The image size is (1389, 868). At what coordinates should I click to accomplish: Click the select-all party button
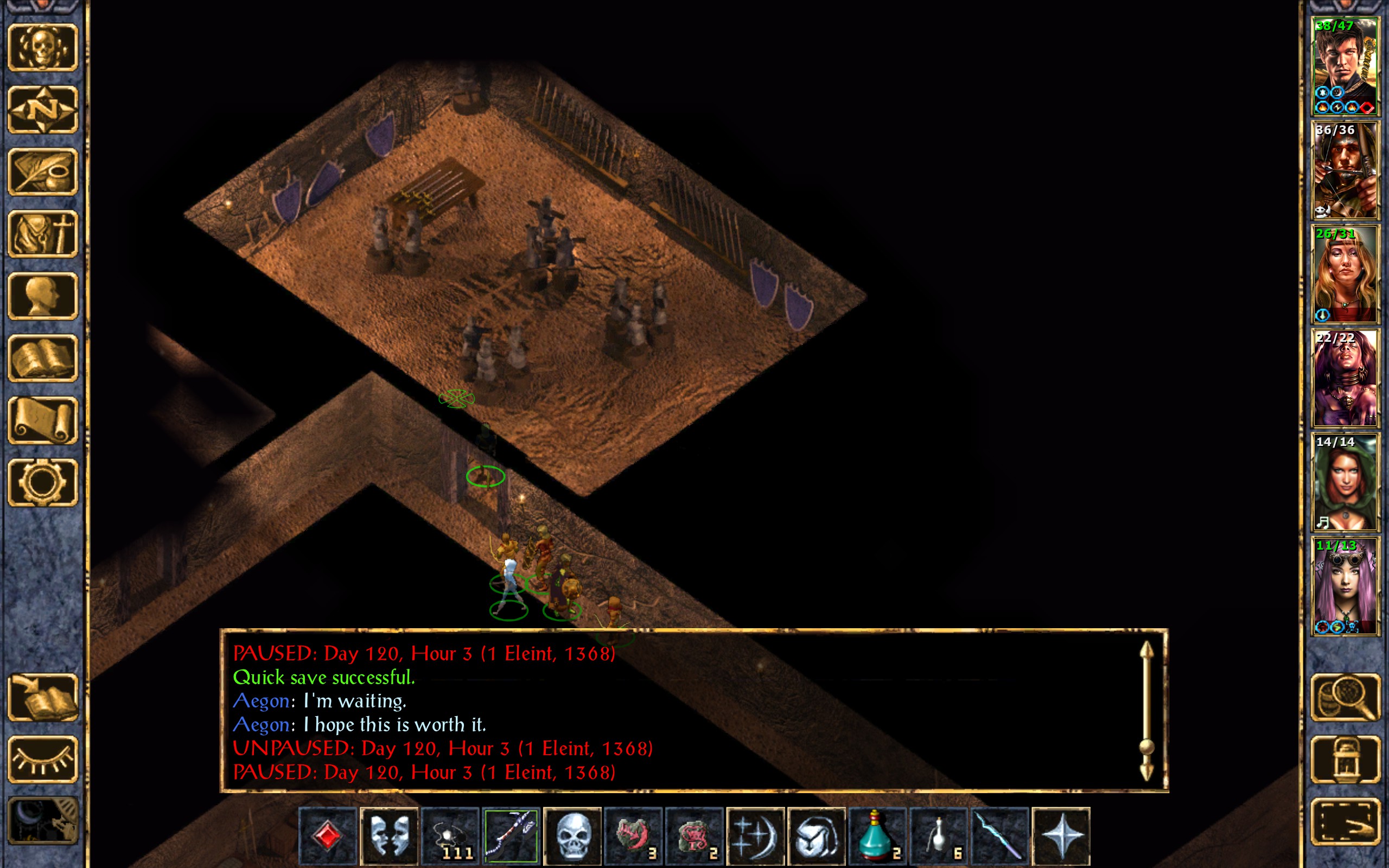(1345, 821)
